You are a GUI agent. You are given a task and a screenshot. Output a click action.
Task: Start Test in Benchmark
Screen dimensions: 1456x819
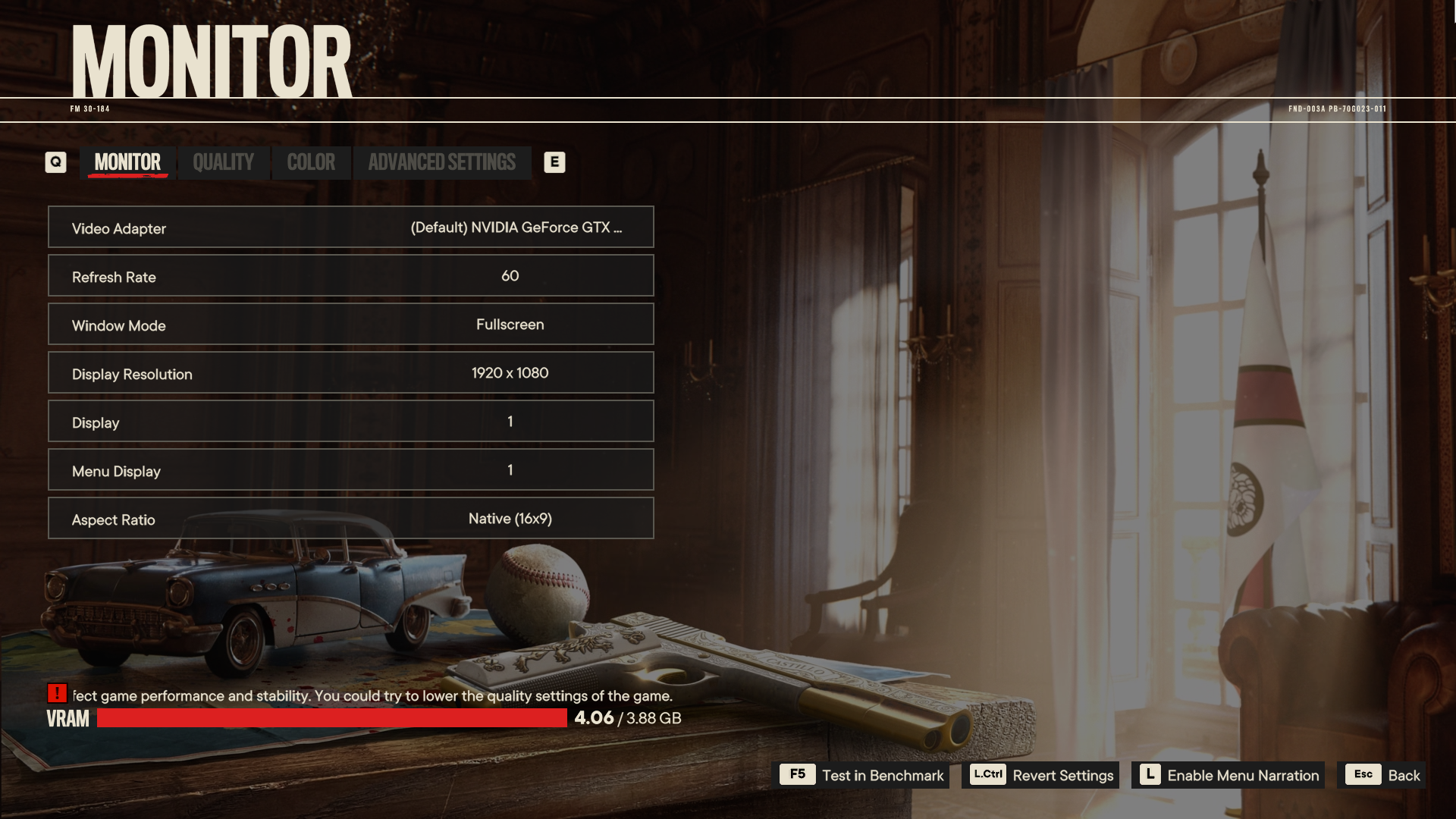(x=864, y=775)
